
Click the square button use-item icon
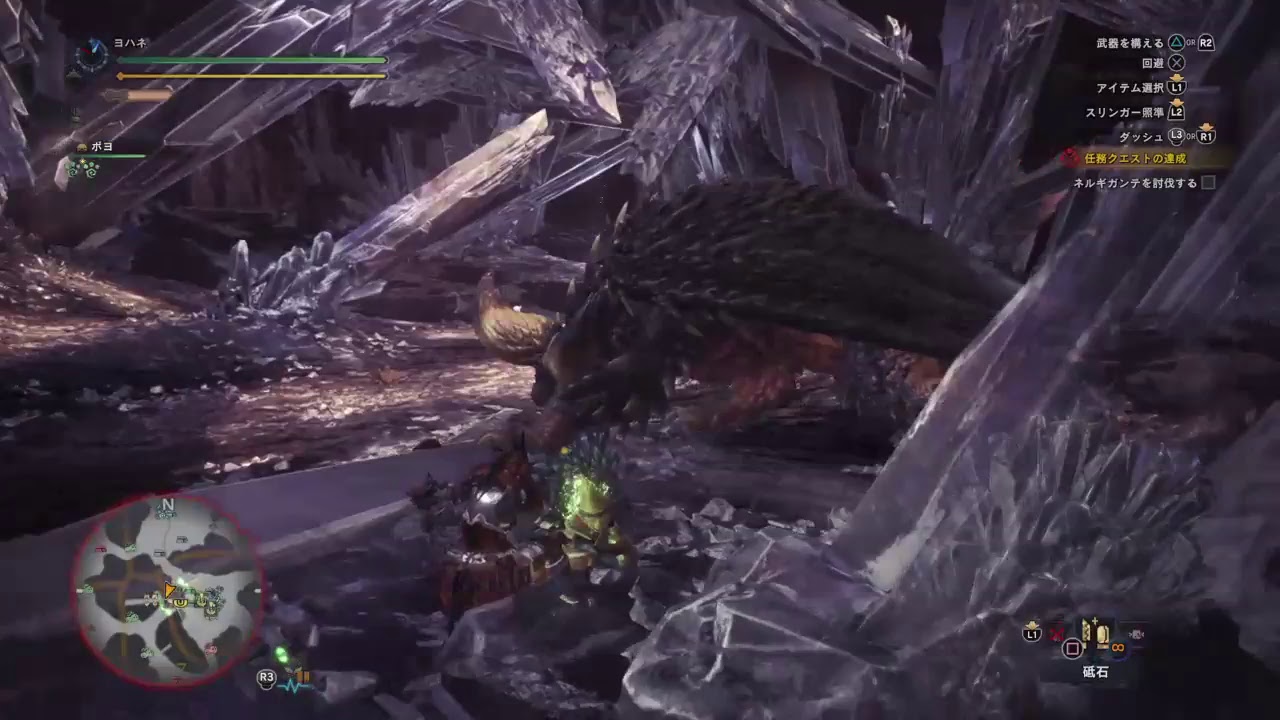tap(1073, 649)
